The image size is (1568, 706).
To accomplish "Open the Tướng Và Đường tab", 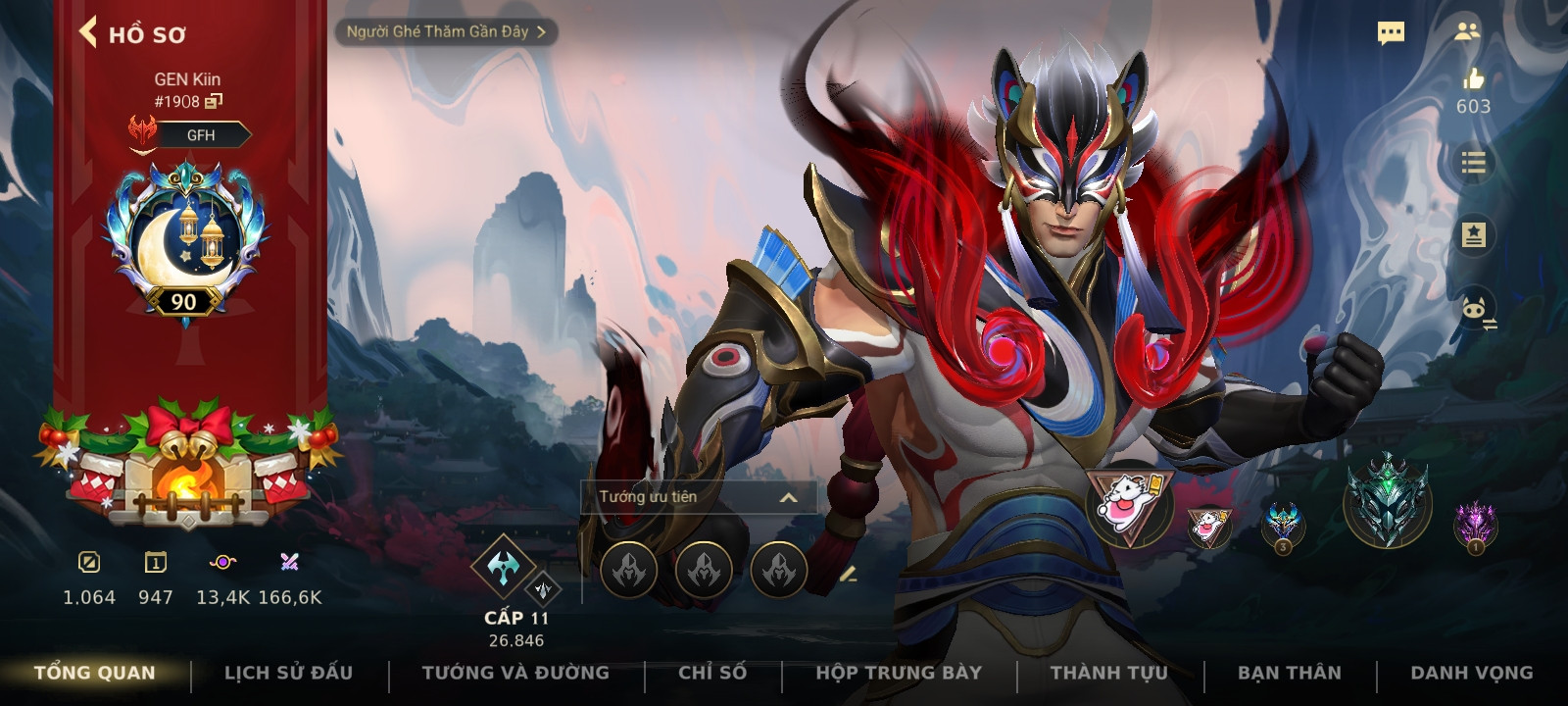I will coord(515,673).
